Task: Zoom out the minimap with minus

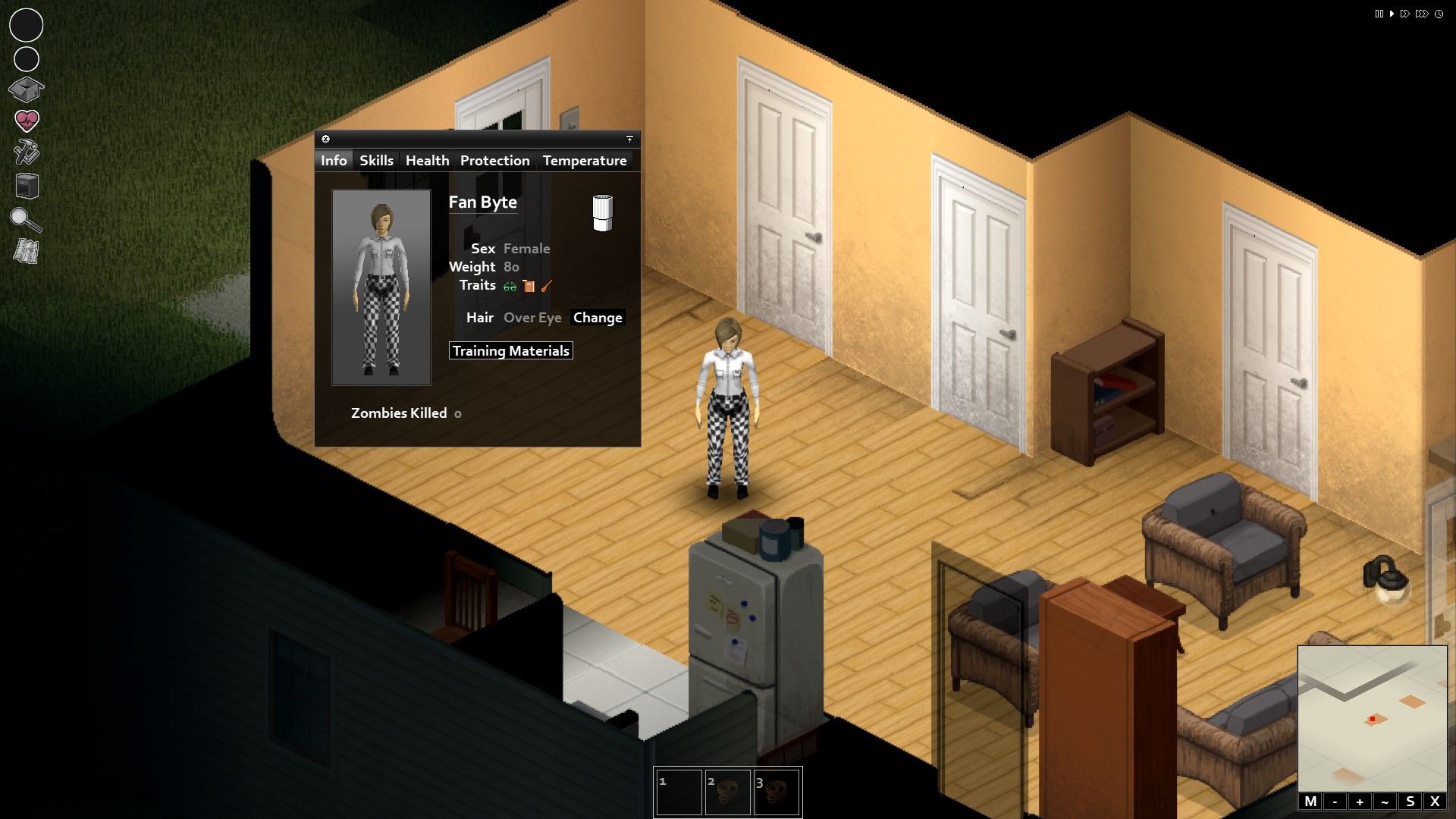Action: coord(1335,802)
